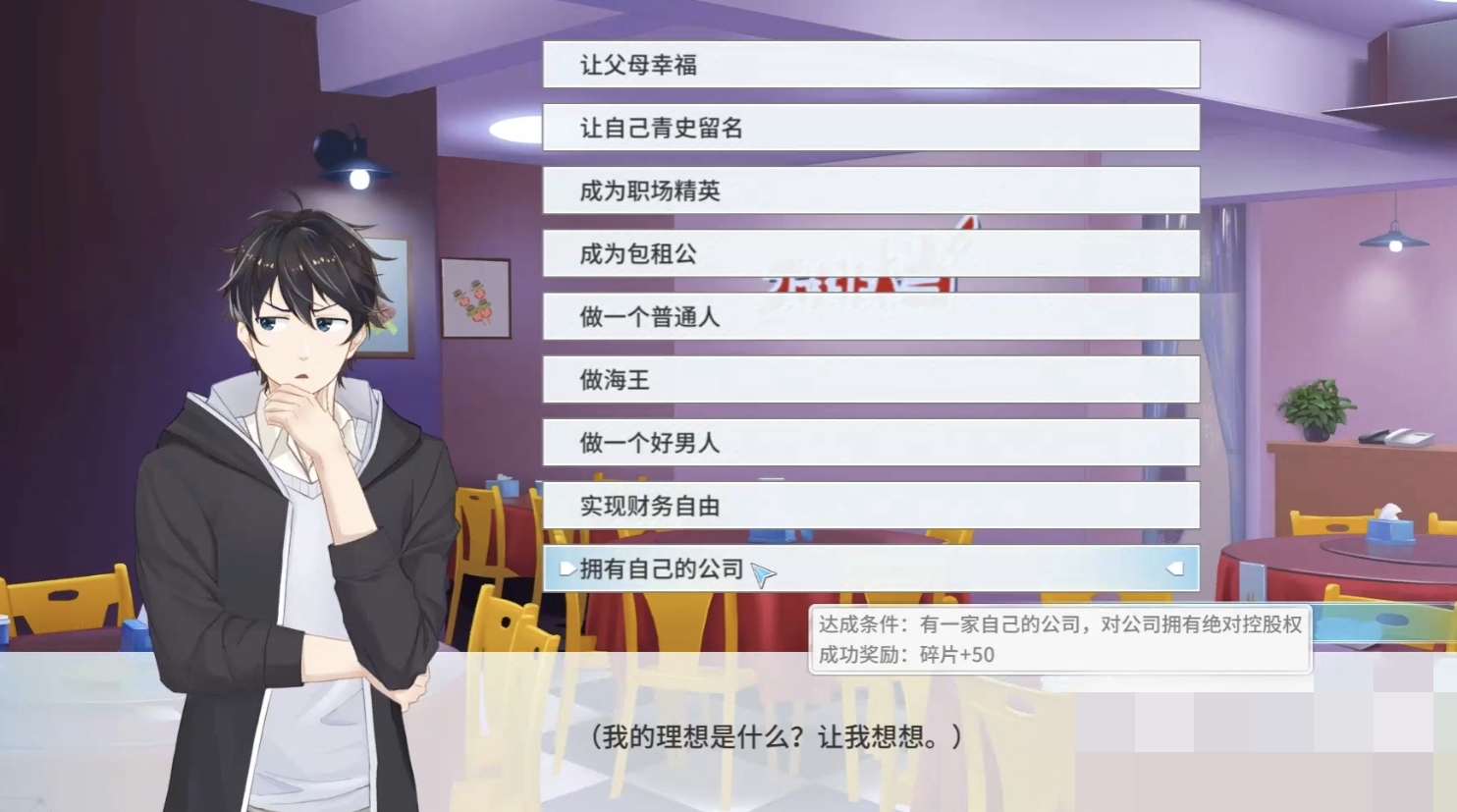Choose the 做一个普通人 ideal
Viewport: 1457px width, 812px height.
pyautogui.click(x=870, y=317)
